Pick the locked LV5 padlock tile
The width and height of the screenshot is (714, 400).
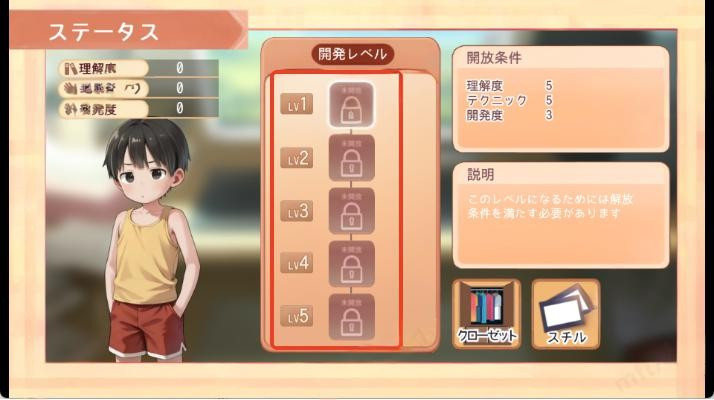(x=351, y=317)
